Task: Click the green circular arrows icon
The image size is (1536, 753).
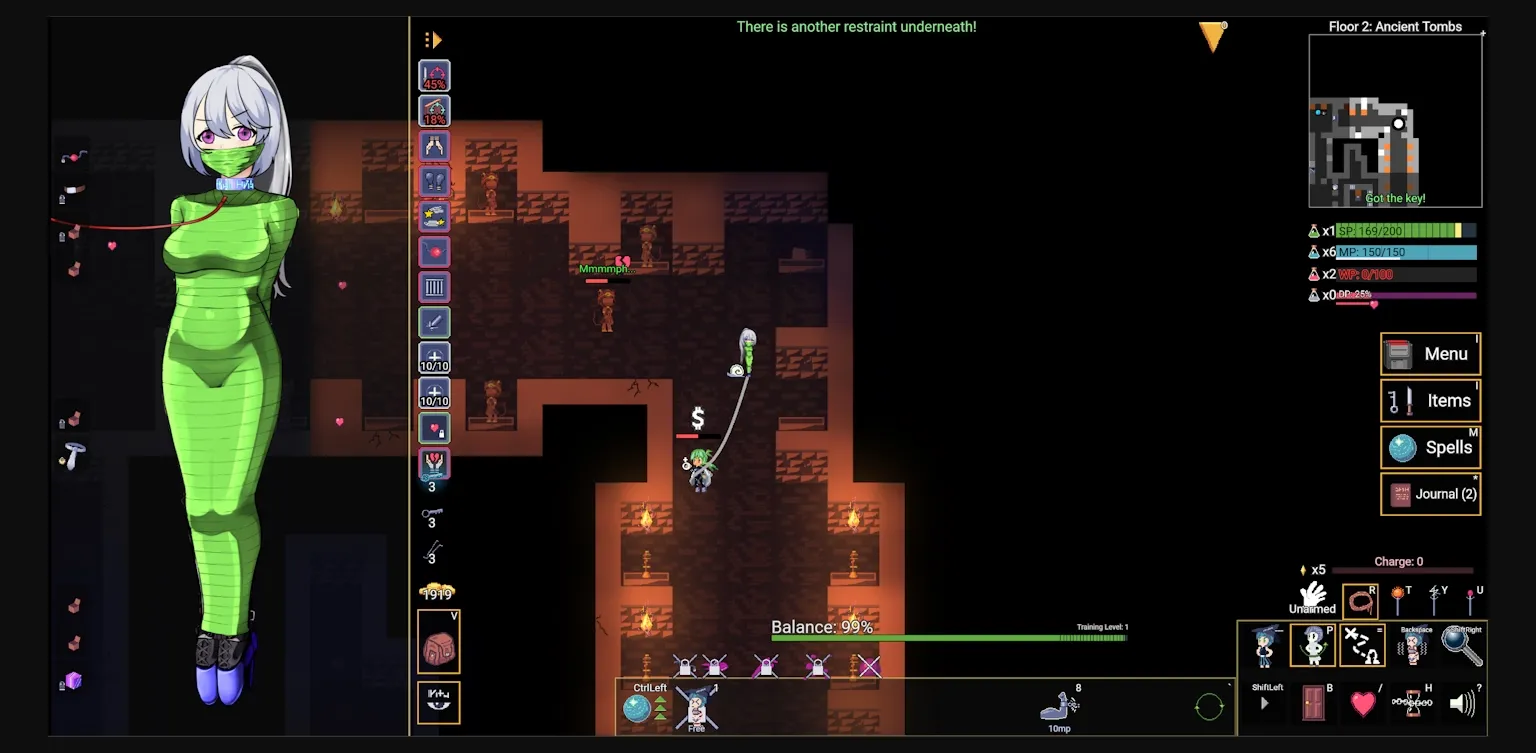Action: [1209, 708]
